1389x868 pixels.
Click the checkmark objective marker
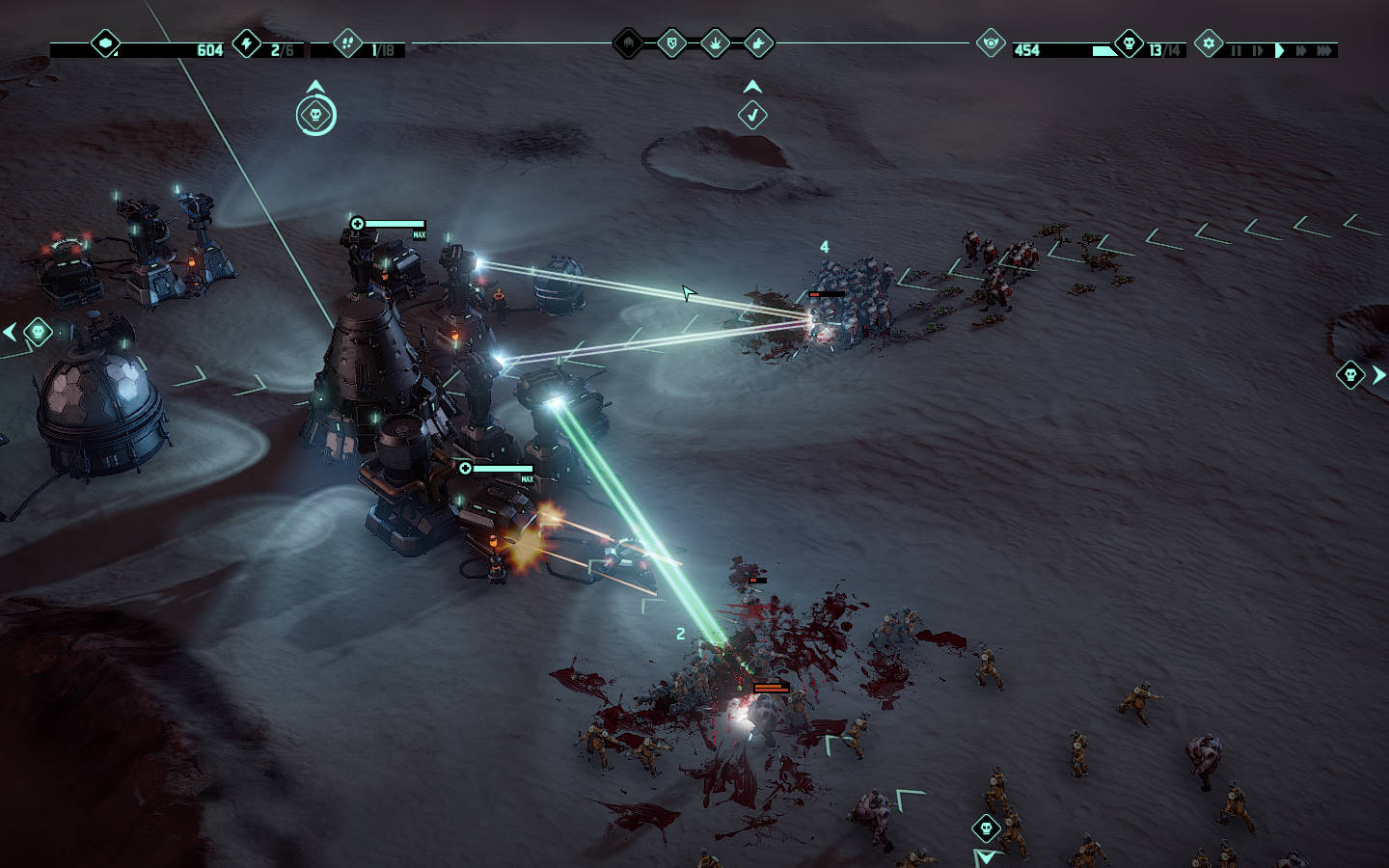coord(752,116)
